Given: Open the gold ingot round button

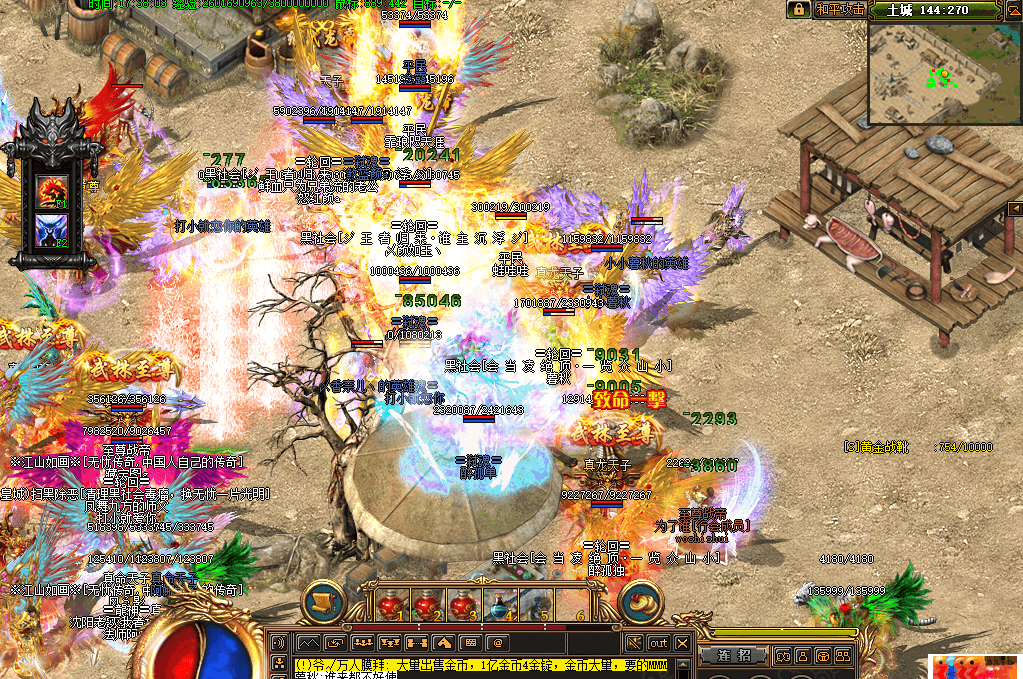Looking at the screenshot, I should tap(641, 601).
